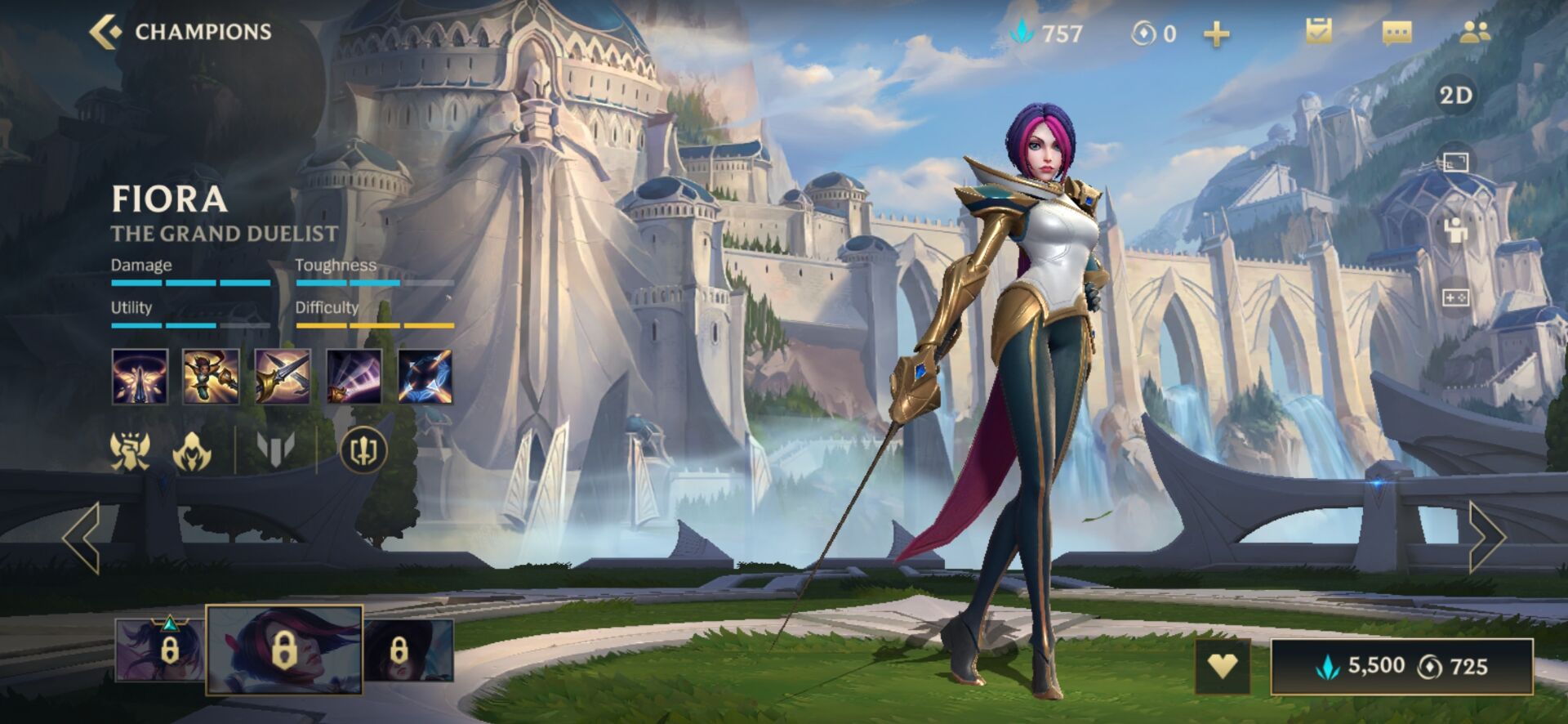Click the fullscreen view frame icon
The height and width of the screenshot is (724, 1568).
pos(1455,162)
